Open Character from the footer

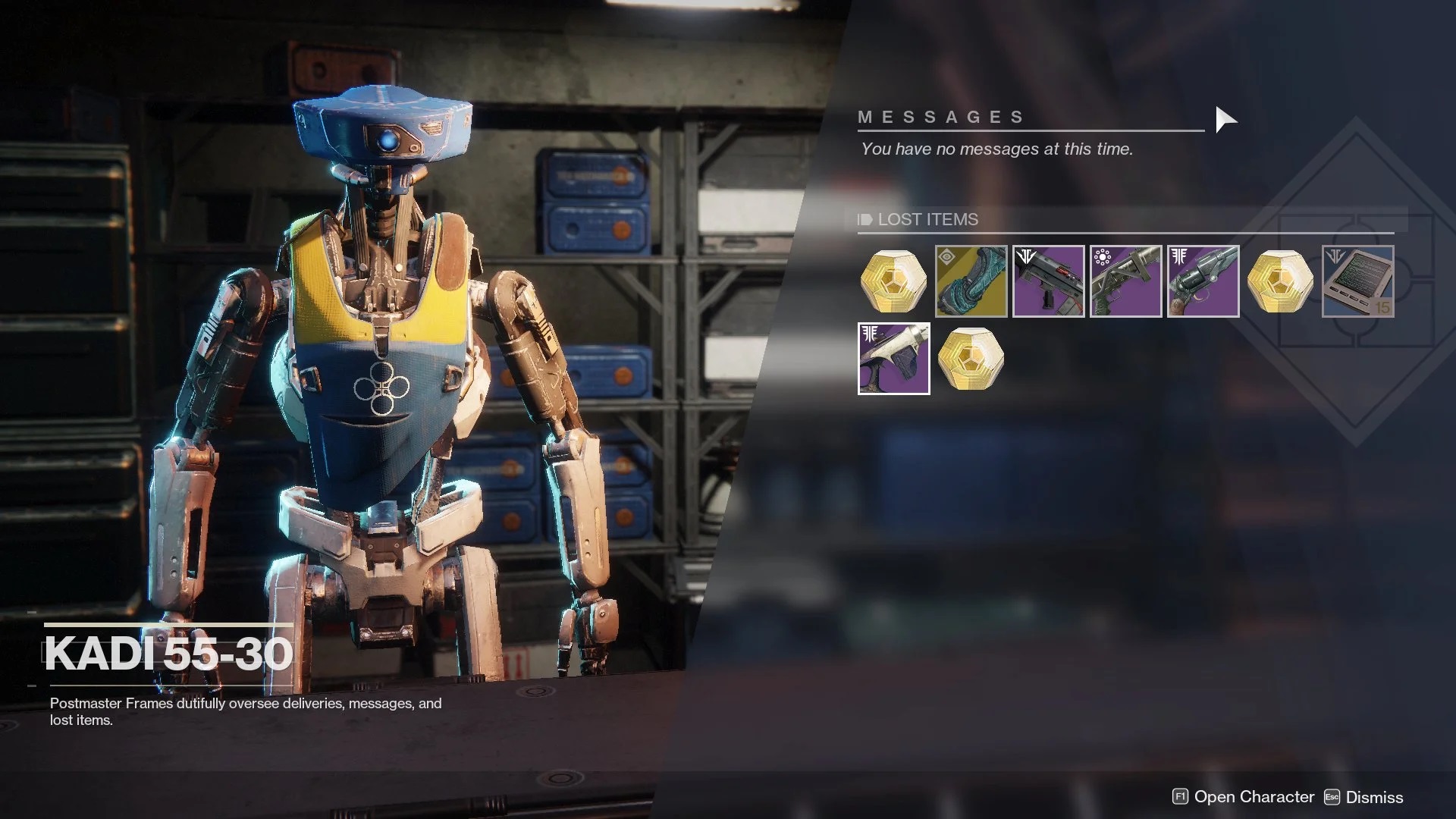[1244, 797]
